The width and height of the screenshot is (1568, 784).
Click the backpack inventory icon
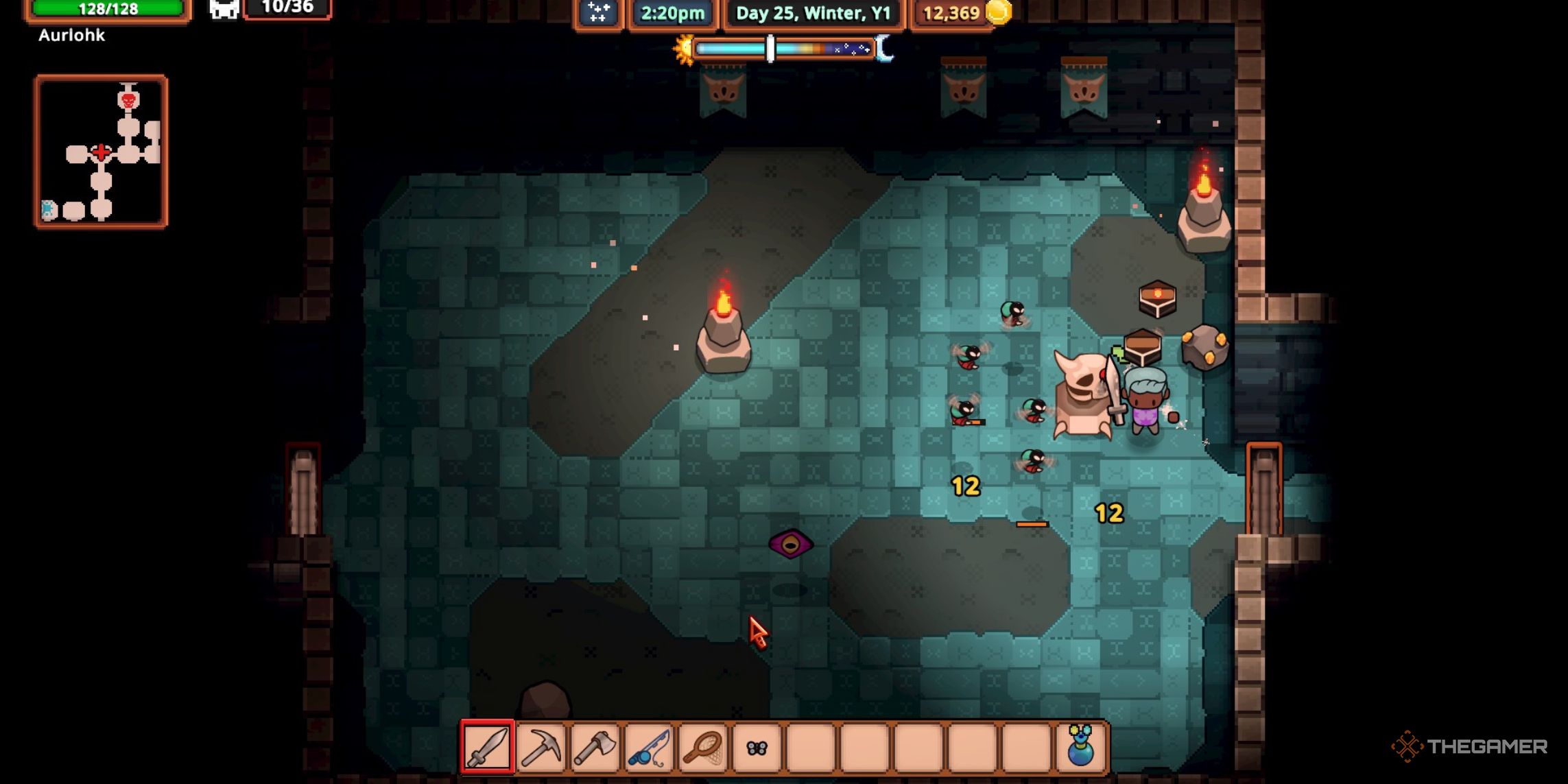pos(224,10)
